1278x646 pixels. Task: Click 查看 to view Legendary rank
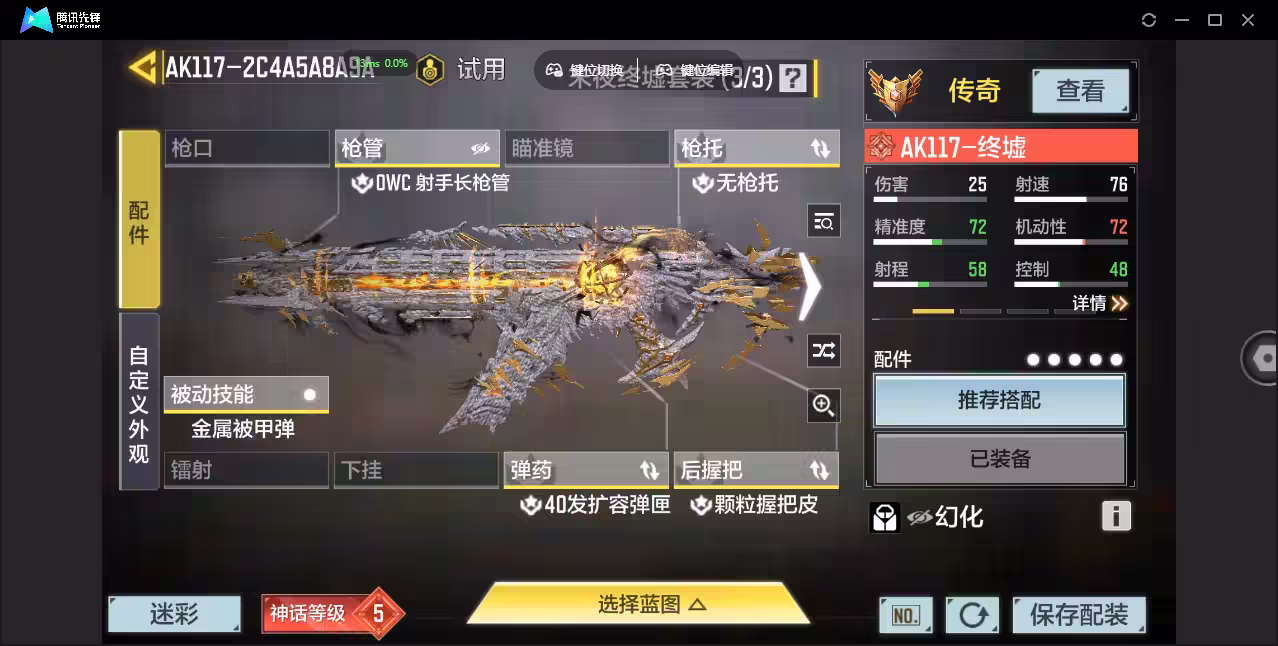pyautogui.click(x=1080, y=91)
